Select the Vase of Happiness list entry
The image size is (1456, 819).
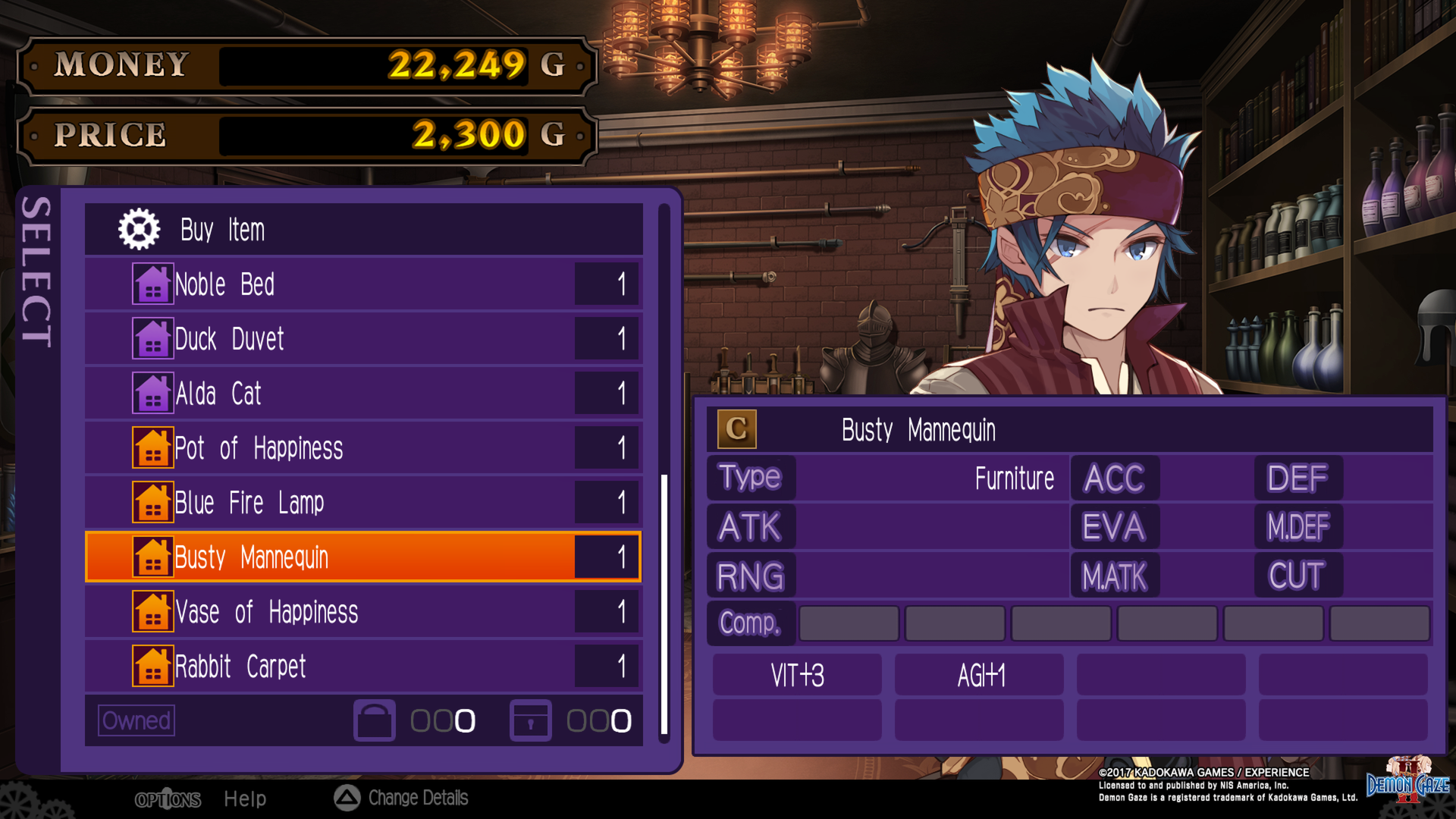[x=303, y=611]
